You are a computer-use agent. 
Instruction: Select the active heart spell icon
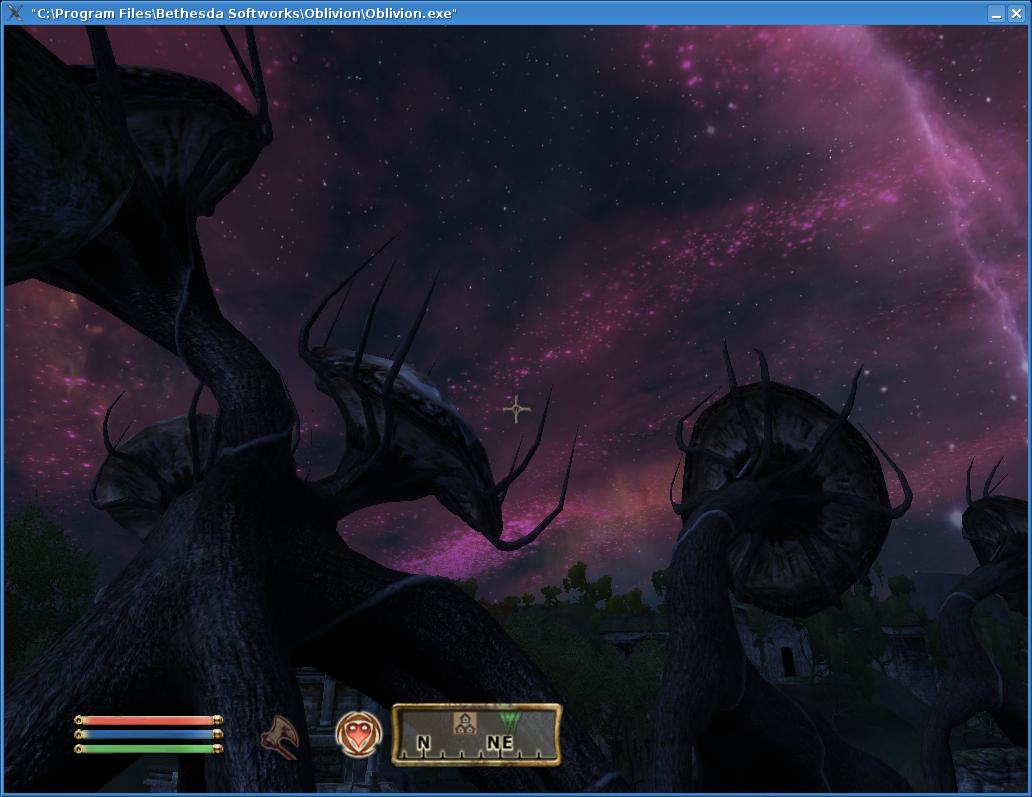click(x=358, y=735)
